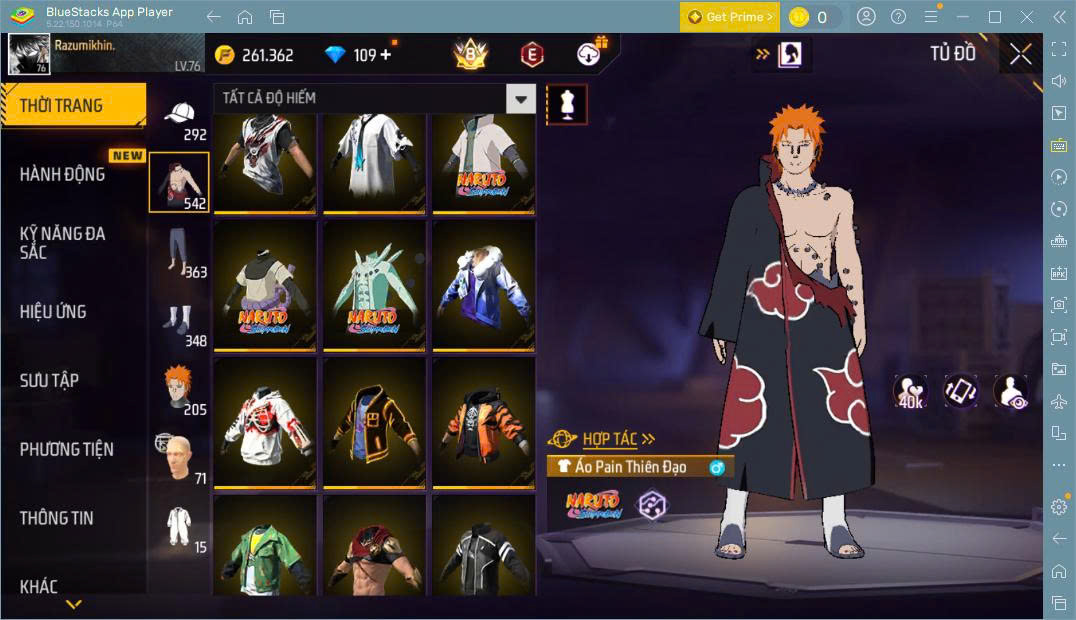Select the orange tiger-striped jacket
1076x620 pixels.
click(483, 423)
